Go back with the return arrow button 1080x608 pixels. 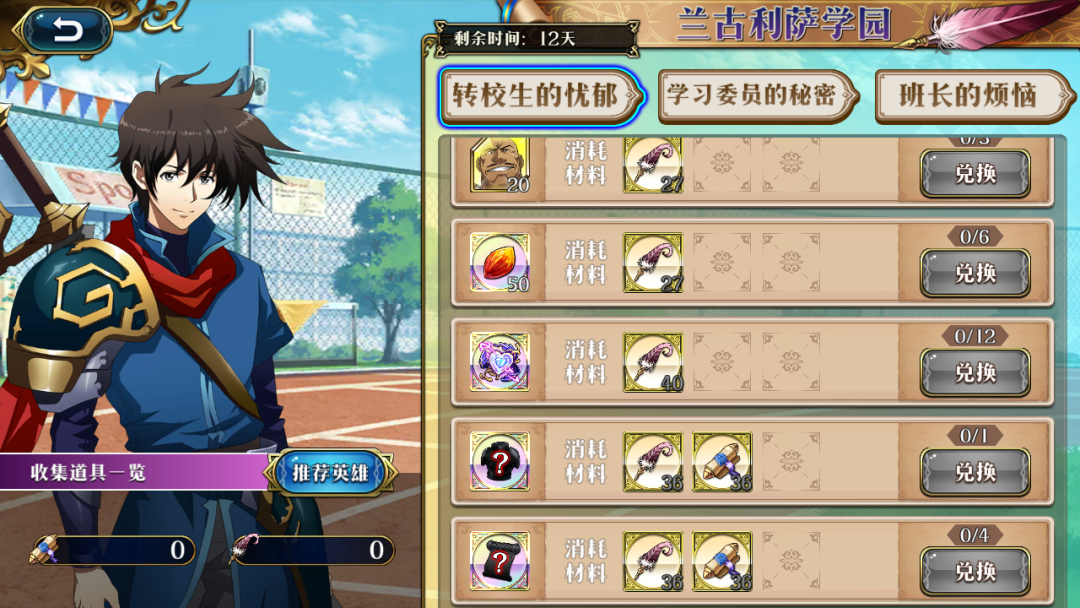tap(67, 31)
